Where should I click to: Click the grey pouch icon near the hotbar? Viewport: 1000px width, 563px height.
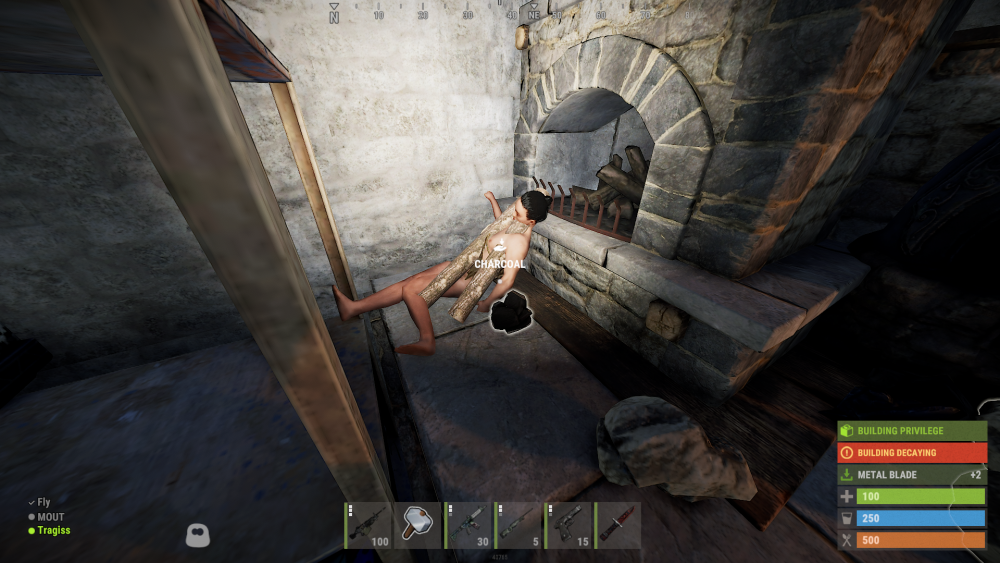pos(197,535)
